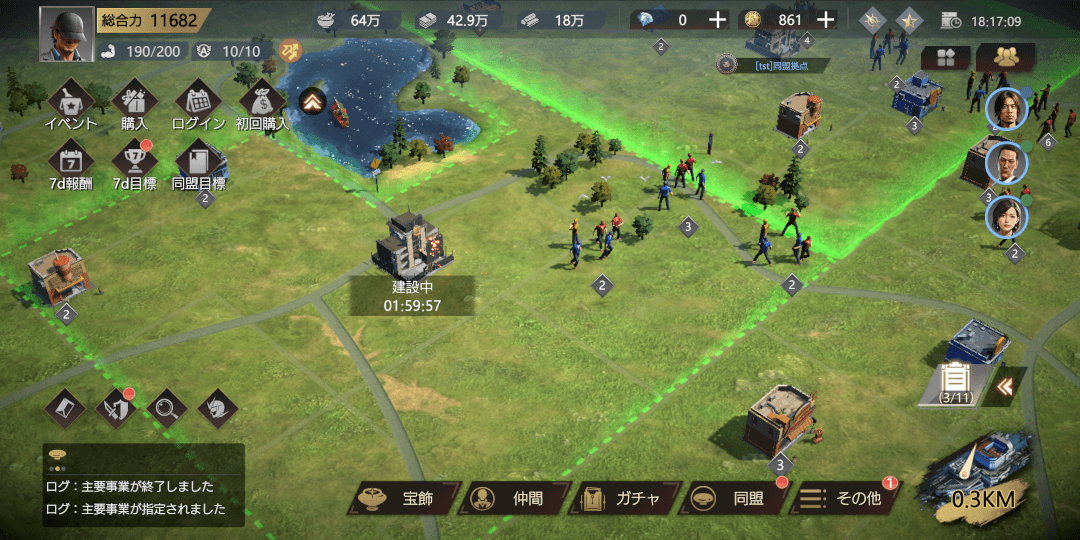Image resolution: width=1080 pixels, height=540 pixels.
Task: Open the 7d目標 goals
Action: [134, 163]
